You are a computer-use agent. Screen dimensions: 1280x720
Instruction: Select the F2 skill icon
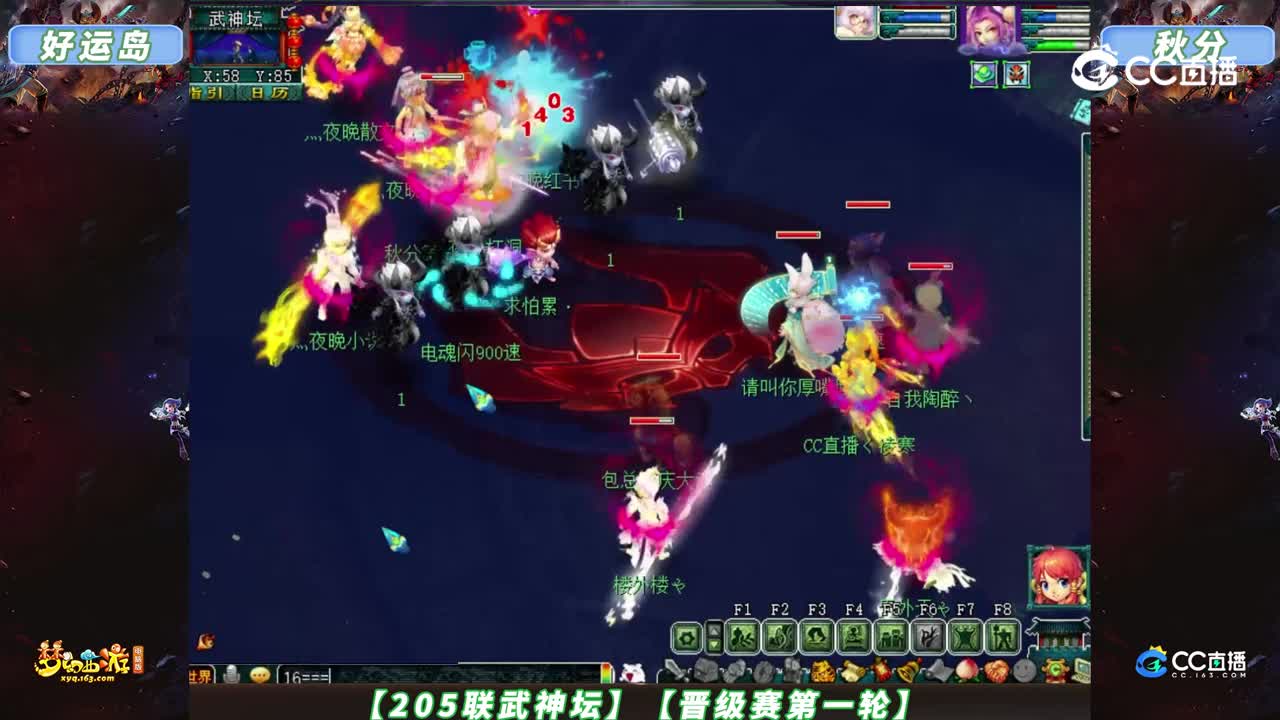pos(779,636)
